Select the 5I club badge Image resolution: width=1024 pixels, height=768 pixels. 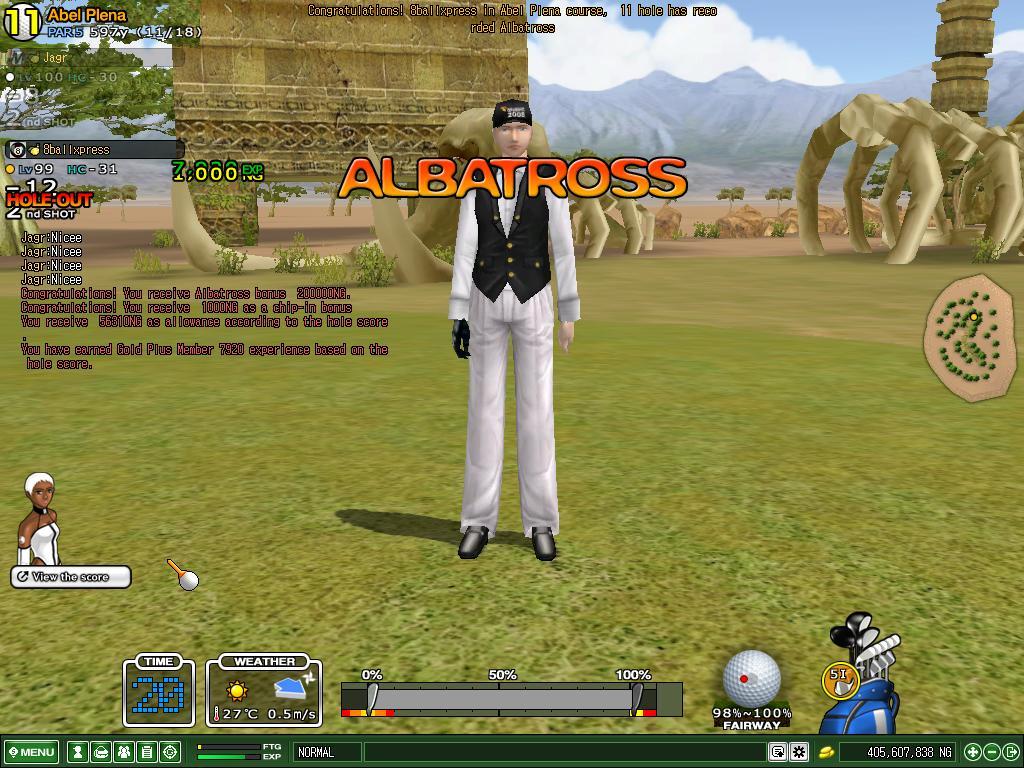[x=838, y=678]
